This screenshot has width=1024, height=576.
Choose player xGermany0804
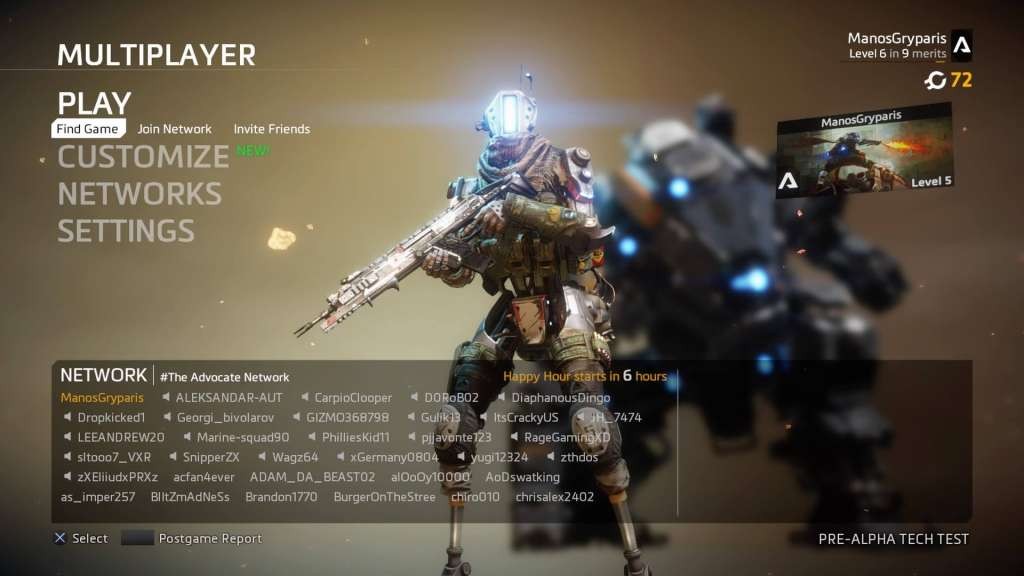pos(393,457)
